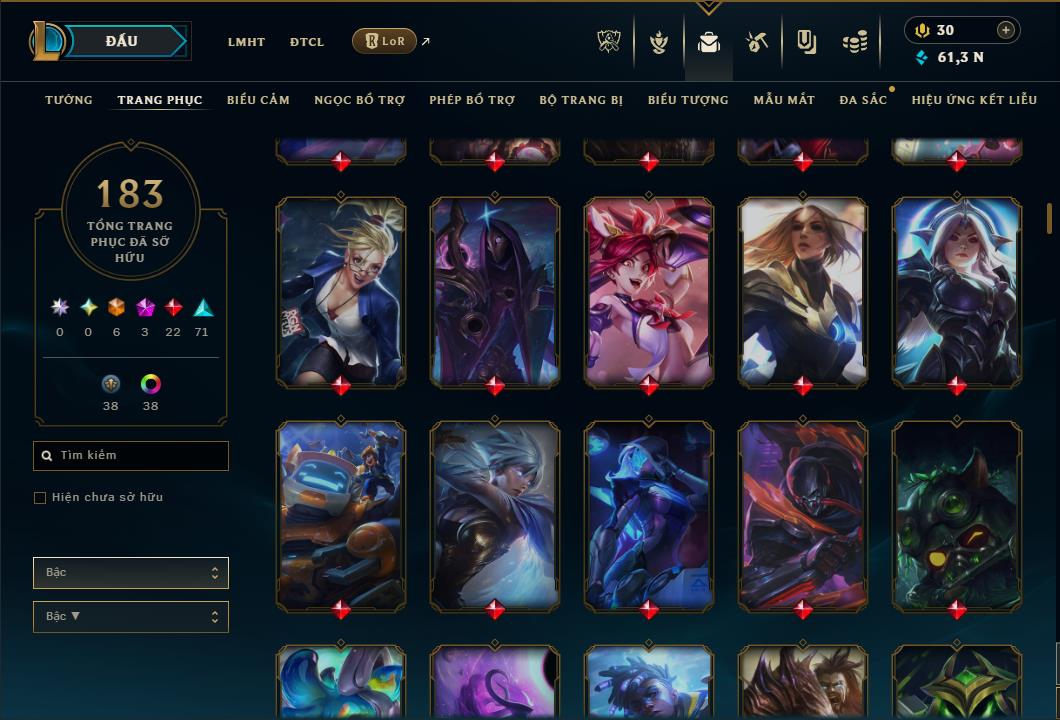The width and height of the screenshot is (1060, 720).
Task: Select the blonde secretary skin with glasses
Action: pyautogui.click(x=341, y=290)
